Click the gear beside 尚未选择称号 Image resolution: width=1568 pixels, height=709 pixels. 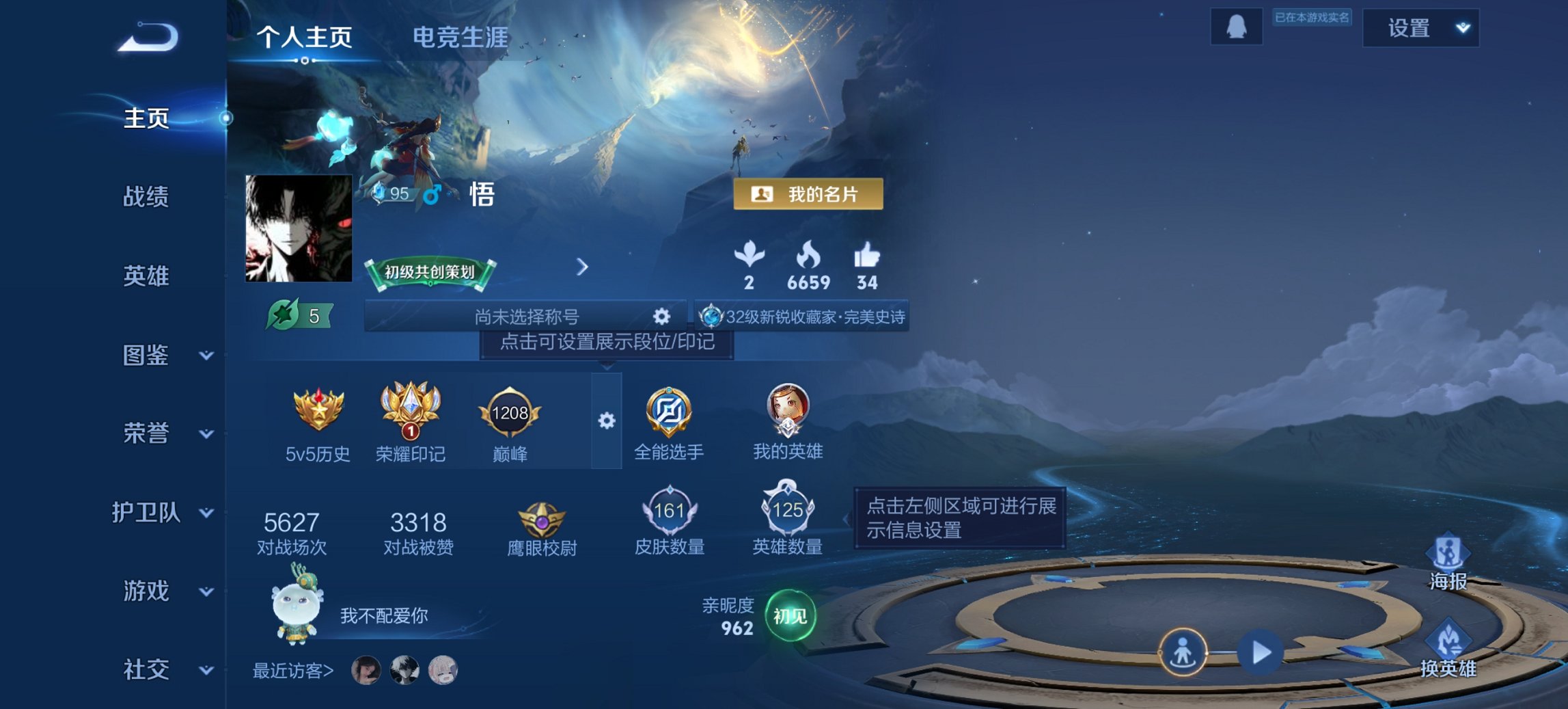tap(659, 316)
